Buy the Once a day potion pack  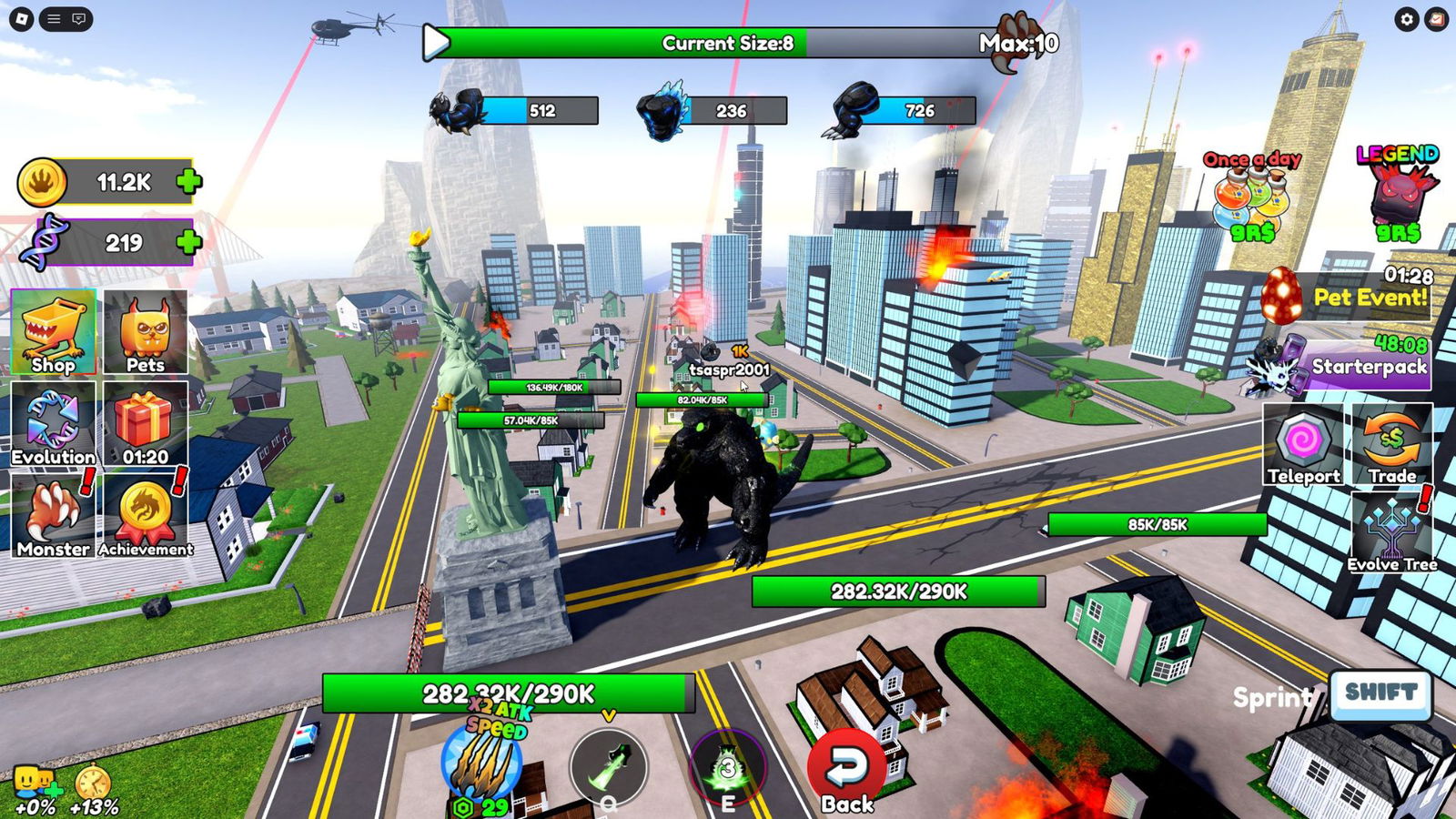tap(1252, 198)
